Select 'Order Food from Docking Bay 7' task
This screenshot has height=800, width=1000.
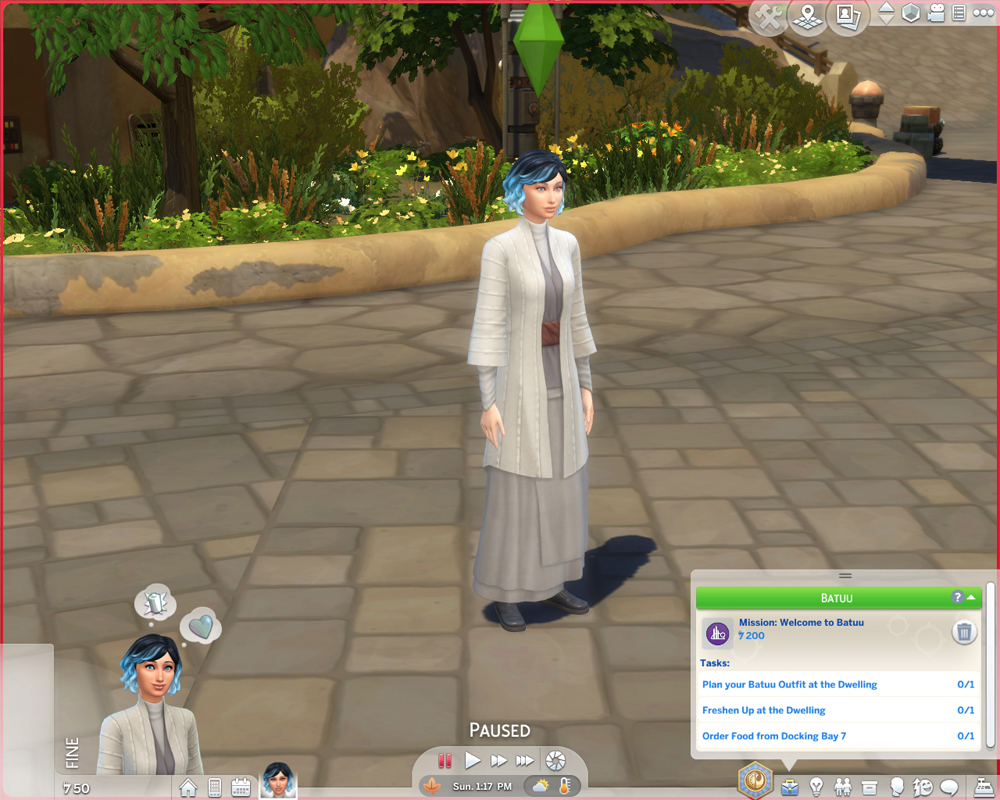774,736
